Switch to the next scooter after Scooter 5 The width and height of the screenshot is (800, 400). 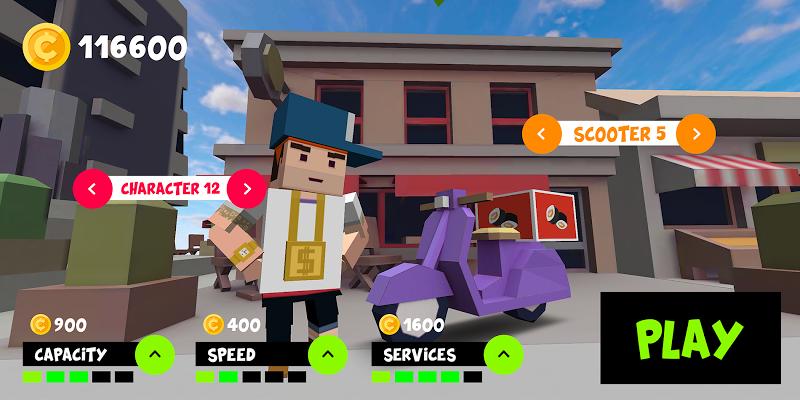(x=696, y=133)
